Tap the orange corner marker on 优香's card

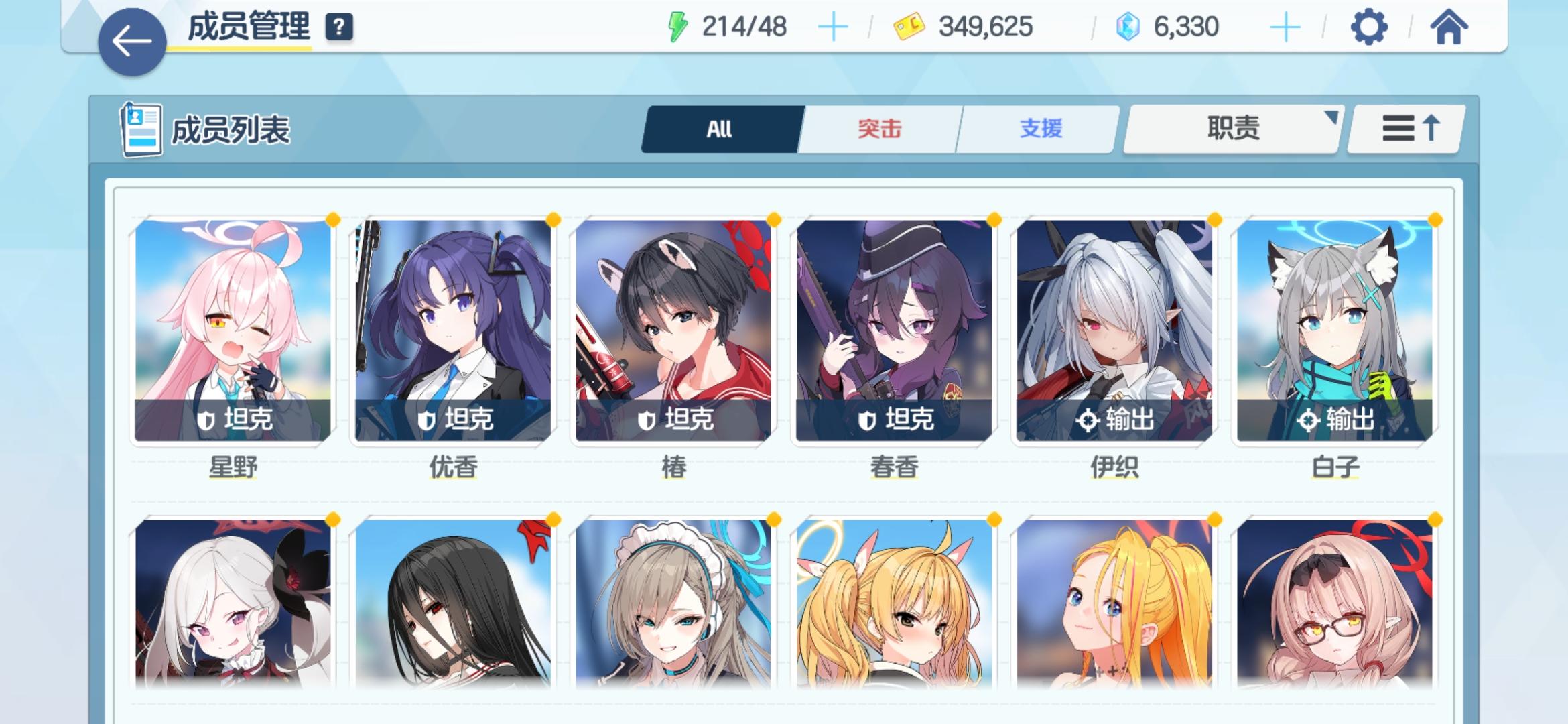[x=551, y=220]
